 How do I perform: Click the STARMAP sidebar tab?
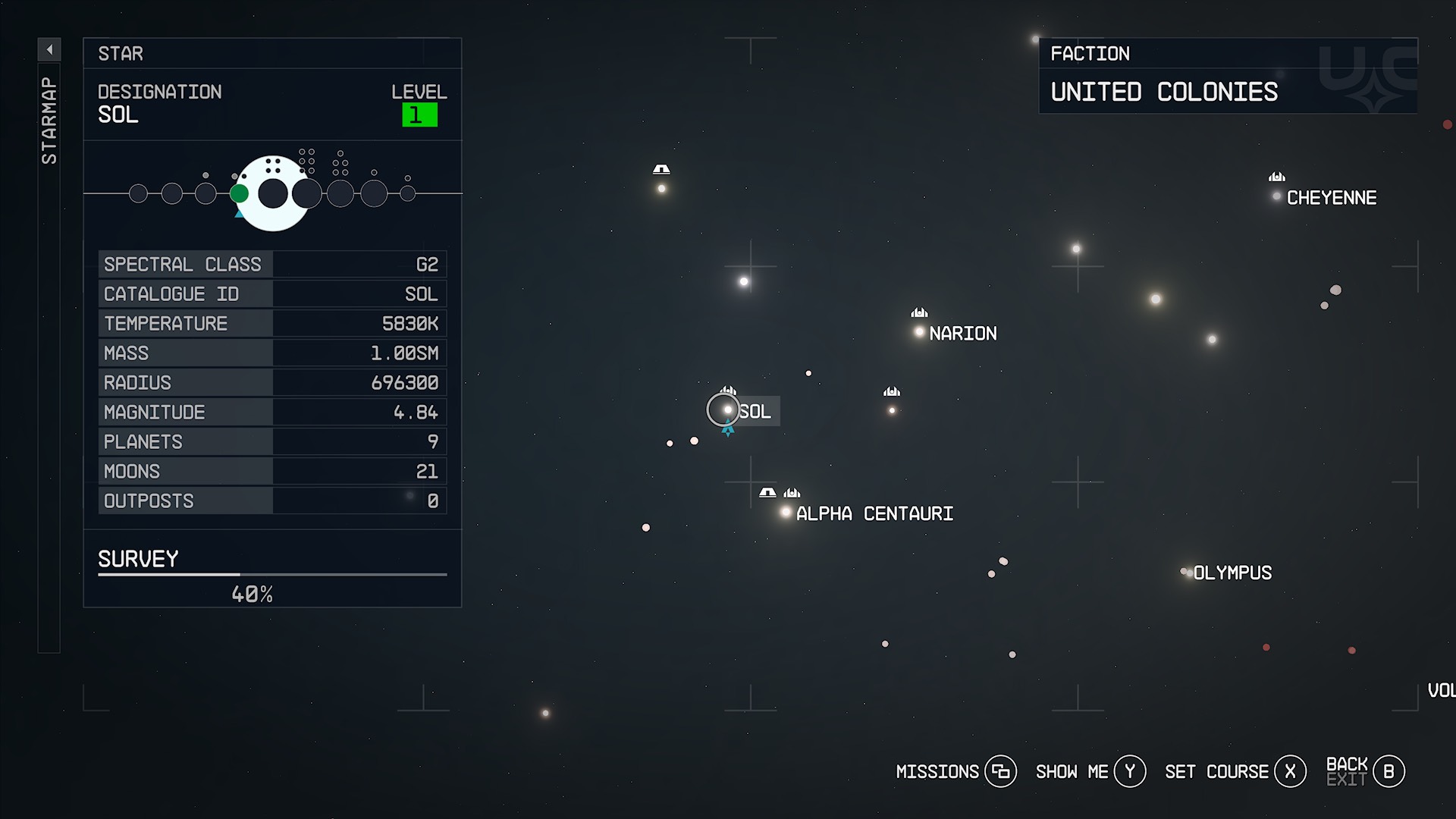(49, 121)
